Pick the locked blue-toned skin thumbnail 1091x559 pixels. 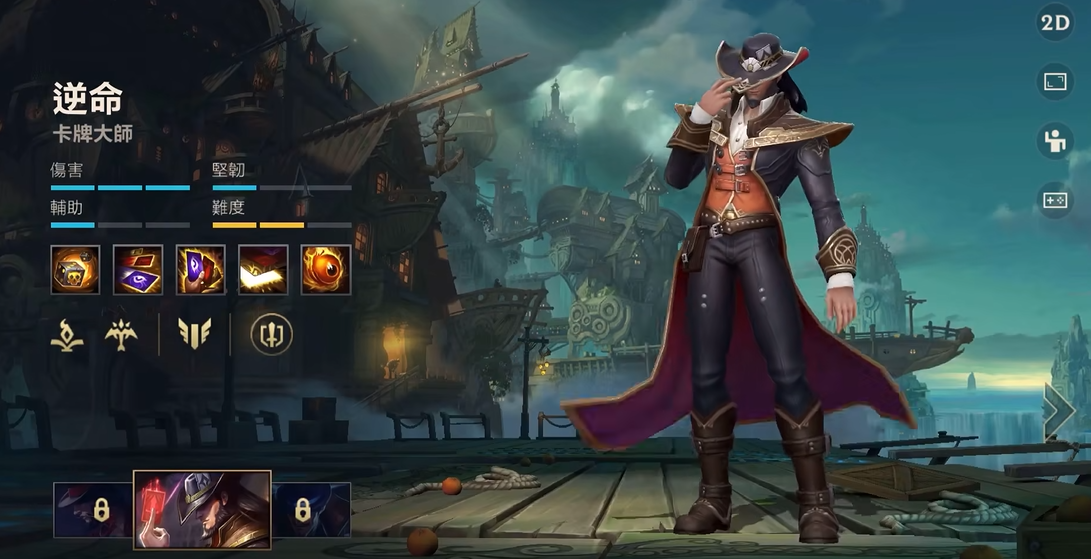(x=311, y=510)
